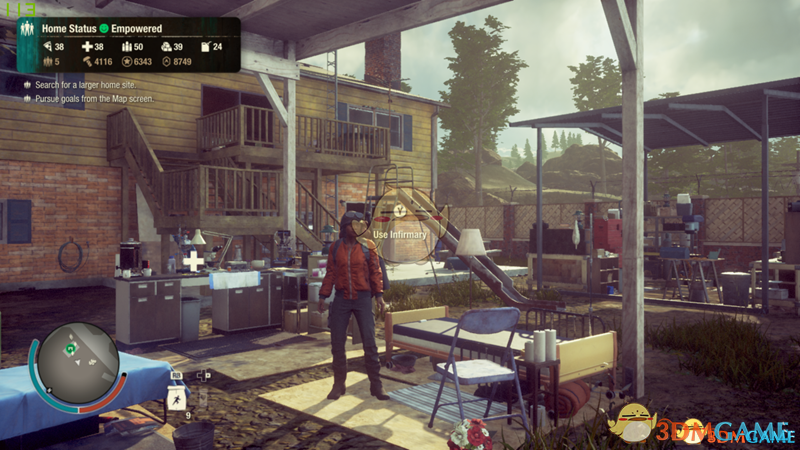Click the community people icon beside Home Status
800x450 pixels.
[27, 30]
